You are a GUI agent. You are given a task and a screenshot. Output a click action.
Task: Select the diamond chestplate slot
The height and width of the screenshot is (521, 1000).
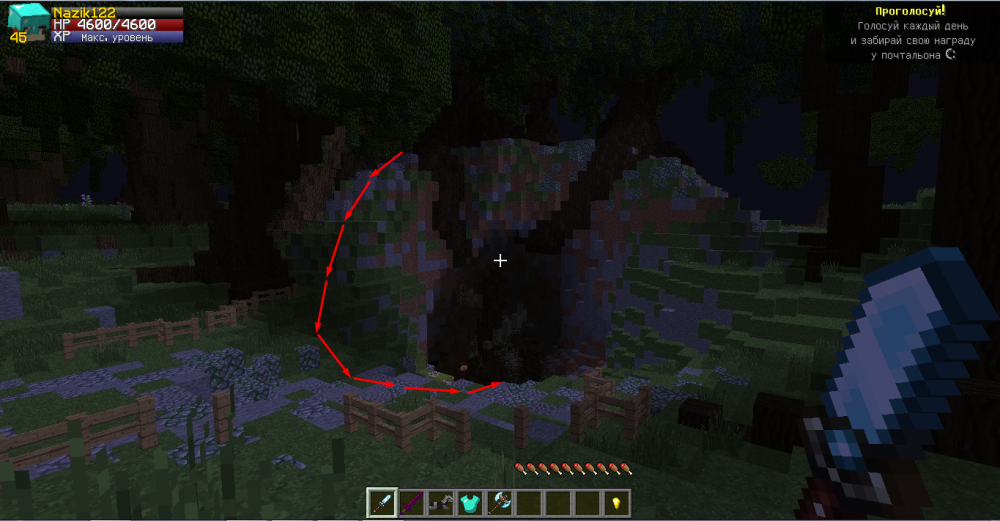[469, 502]
